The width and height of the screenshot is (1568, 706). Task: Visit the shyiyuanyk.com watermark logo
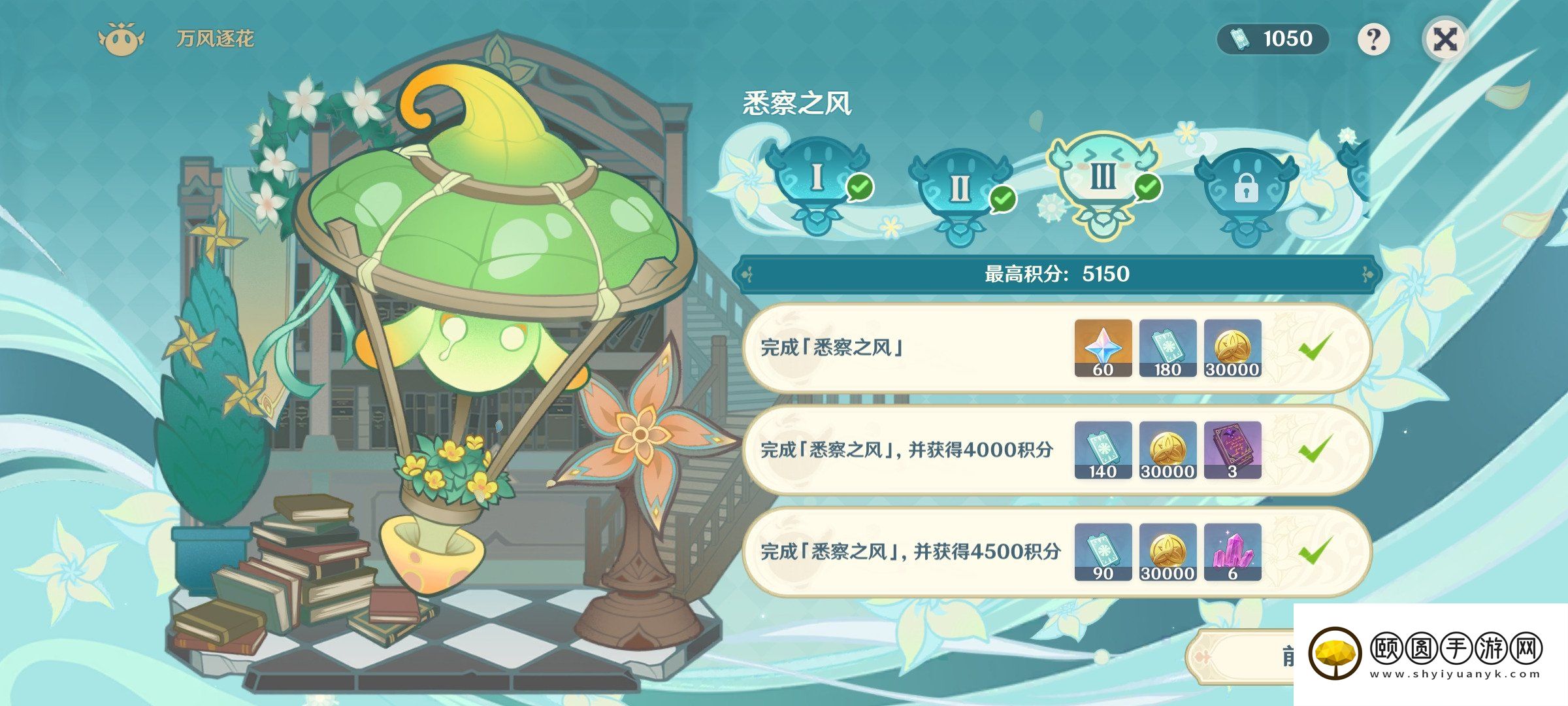1424,654
